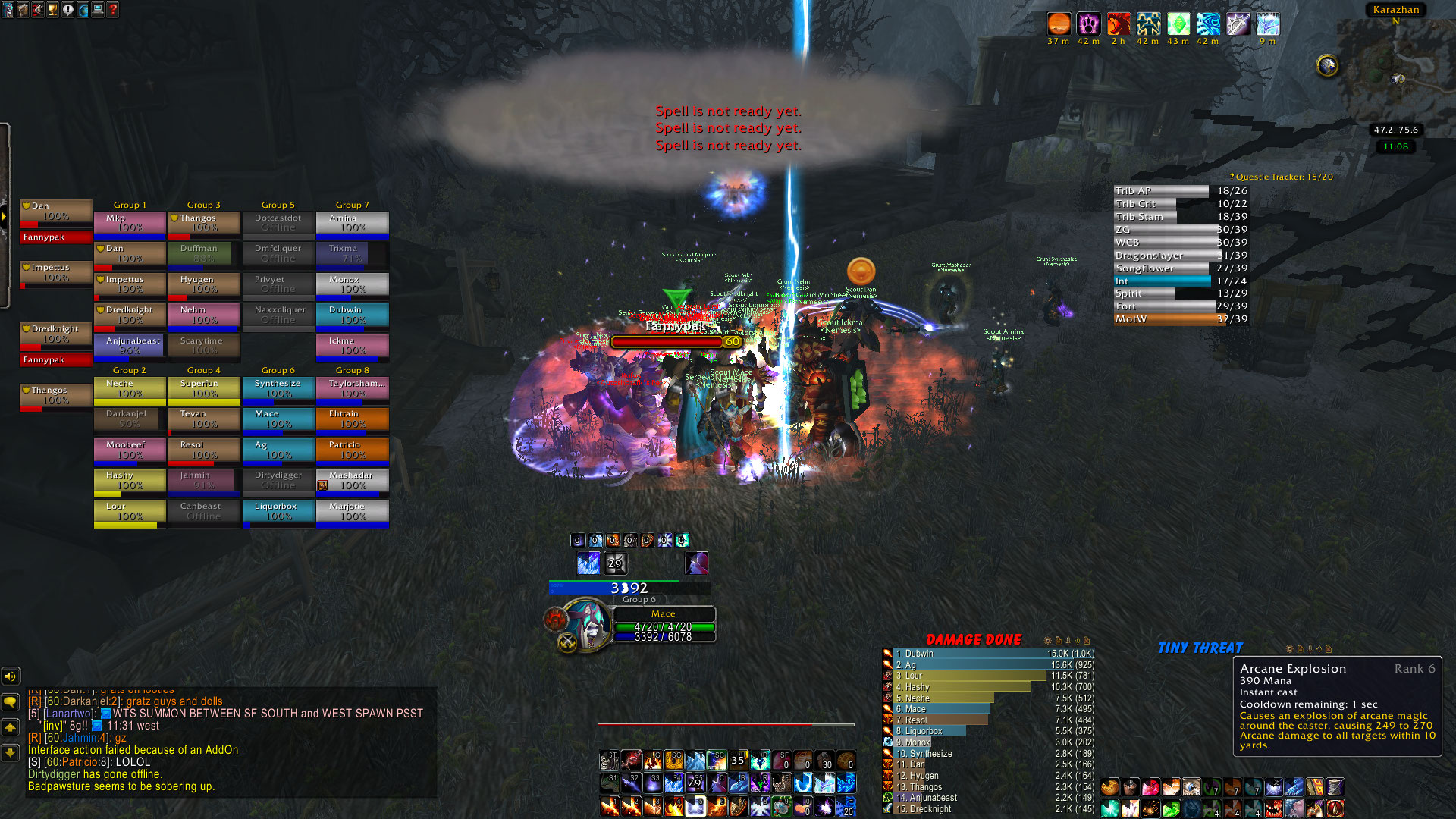The height and width of the screenshot is (819, 1456).
Task: Click the red dragon head buff icon
Action: coord(1119,24)
